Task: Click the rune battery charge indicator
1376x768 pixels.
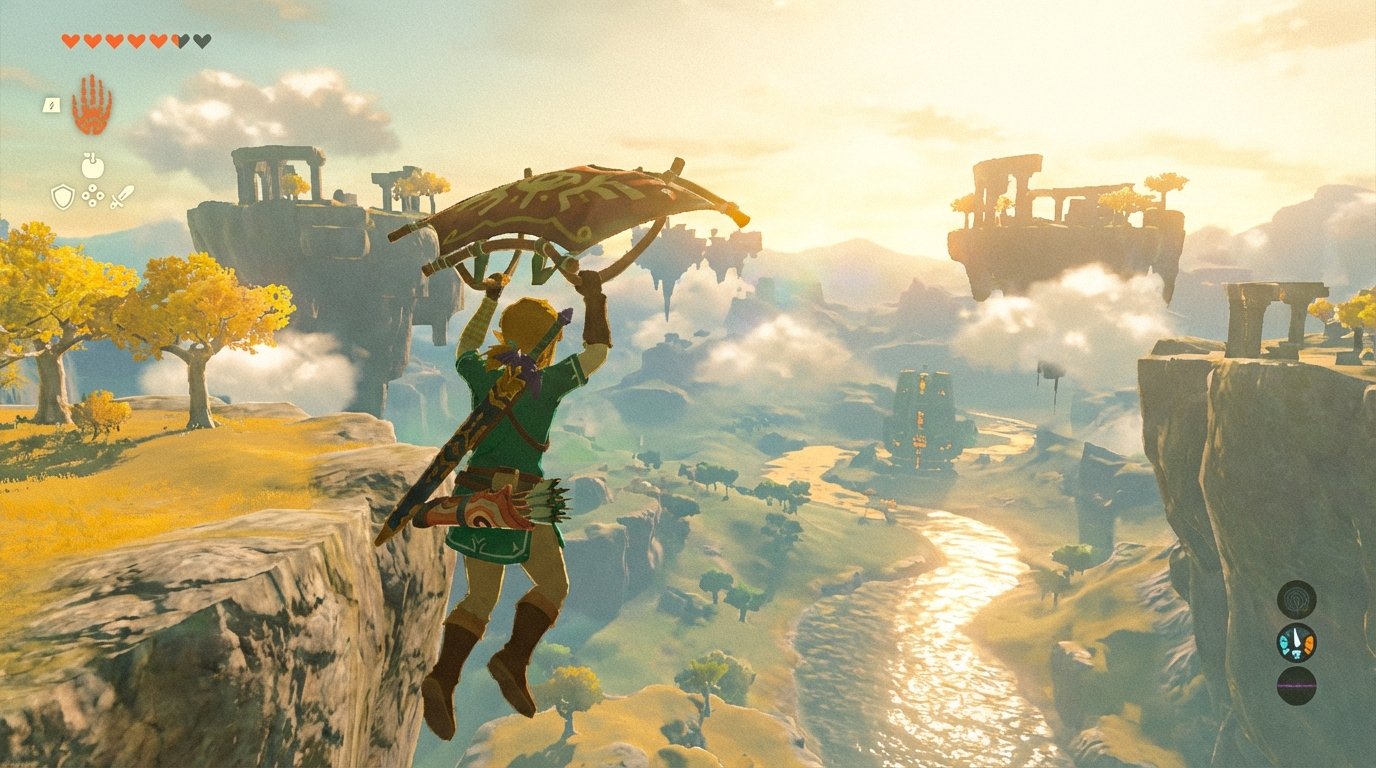Action: pyautogui.click(x=51, y=105)
